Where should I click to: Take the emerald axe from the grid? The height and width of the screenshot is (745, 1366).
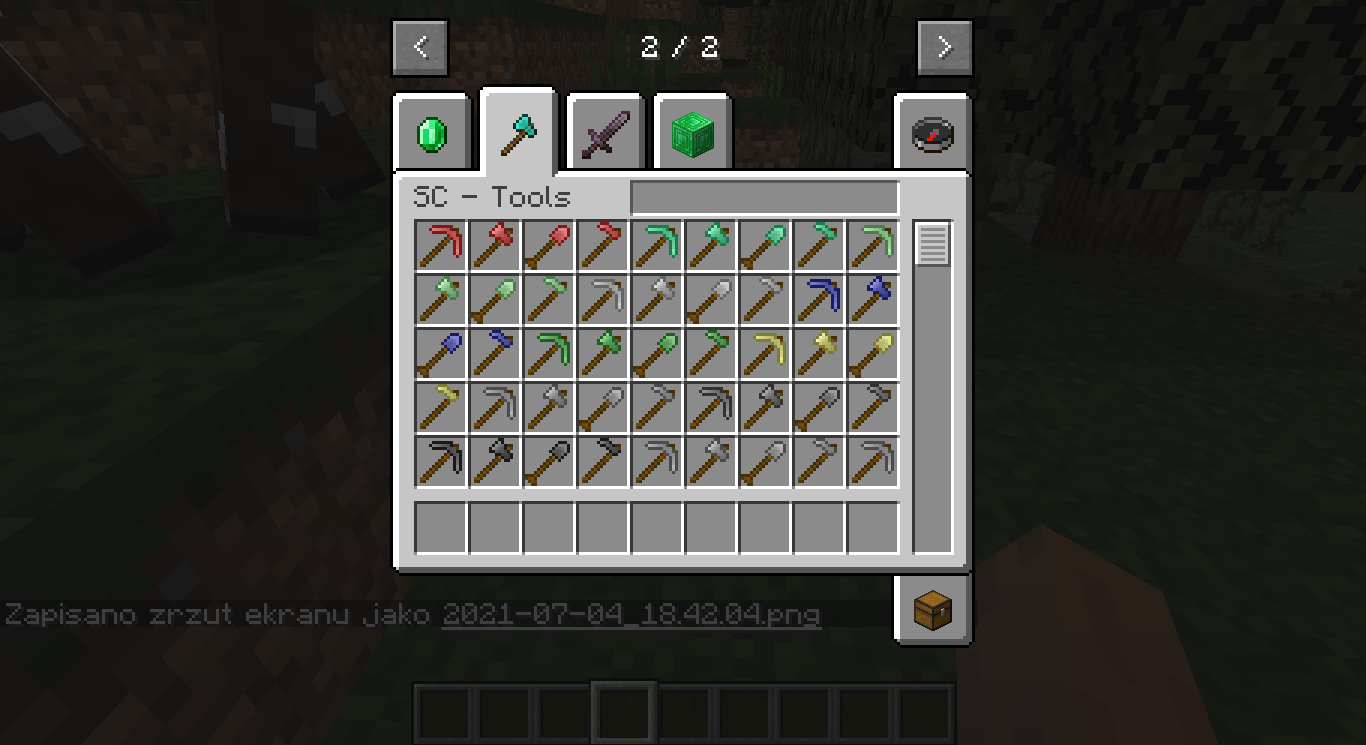(x=710, y=247)
